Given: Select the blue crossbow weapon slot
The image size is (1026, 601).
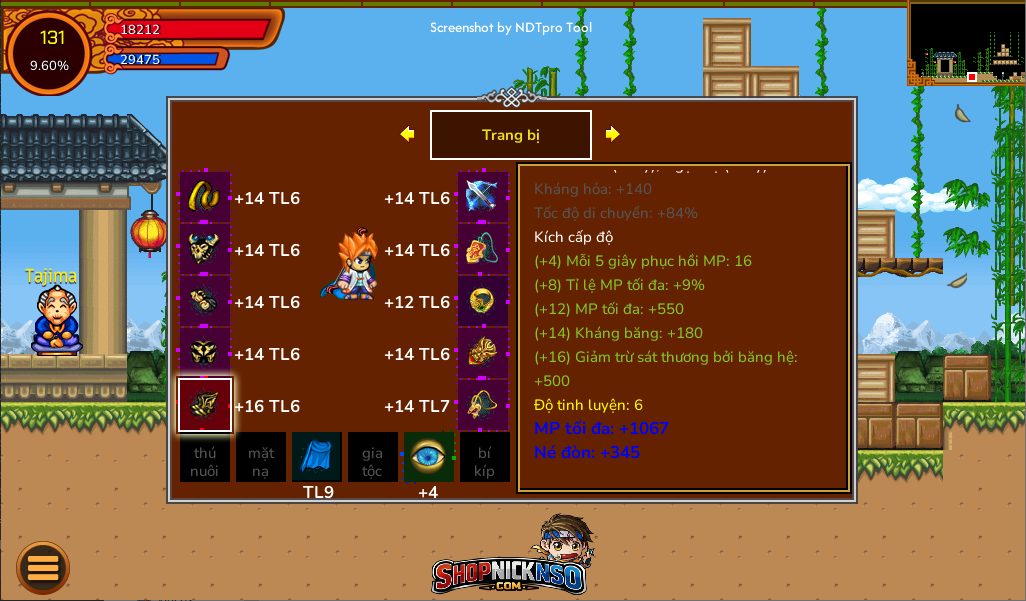Looking at the screenshot, I should 483,197.
